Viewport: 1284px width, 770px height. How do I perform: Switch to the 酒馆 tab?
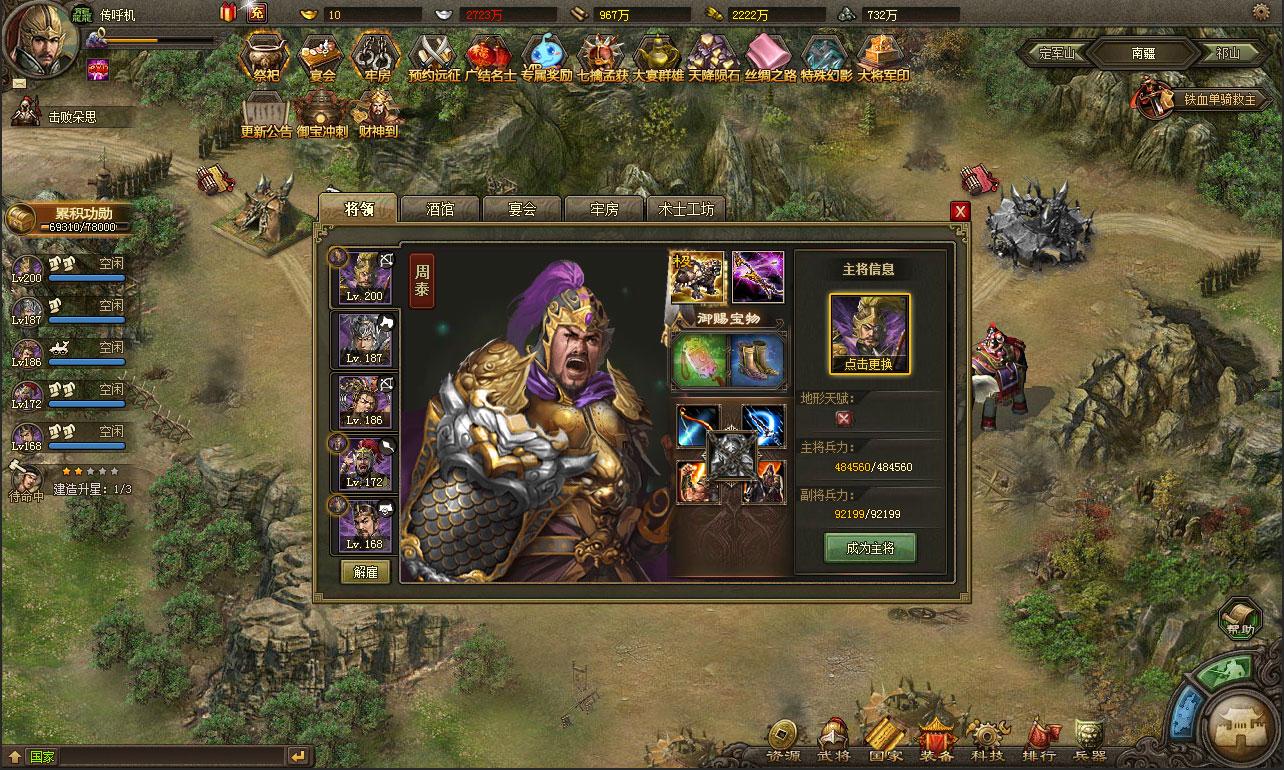440,209
